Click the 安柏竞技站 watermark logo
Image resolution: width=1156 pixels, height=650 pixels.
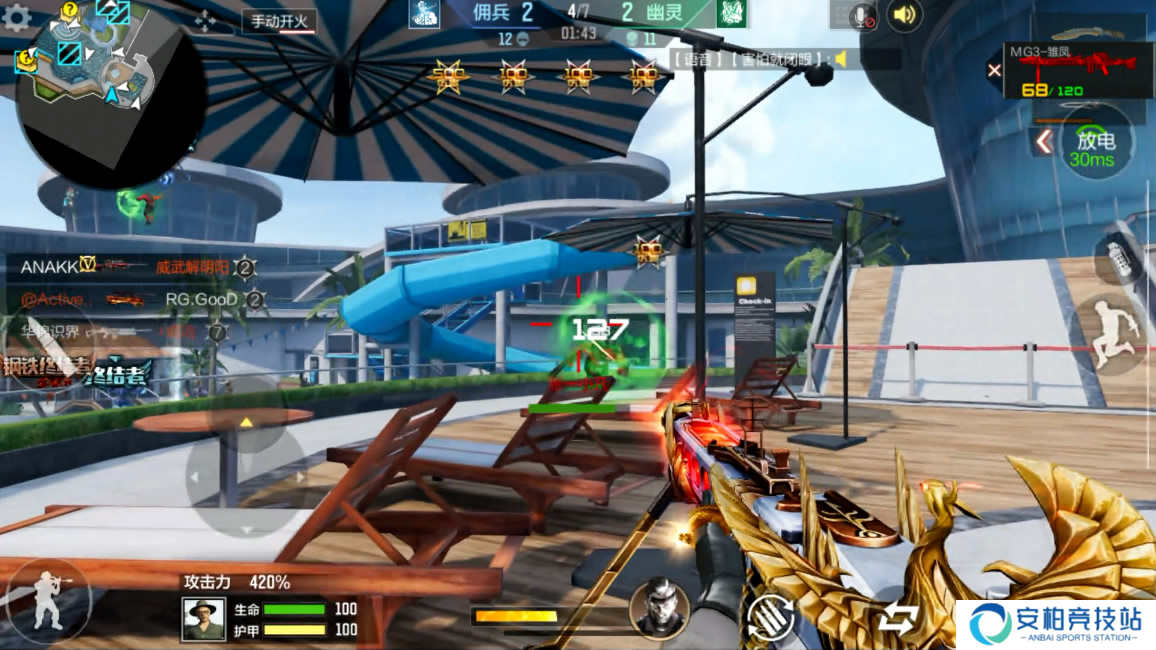pyautogui.click(x=1055, y=624)
